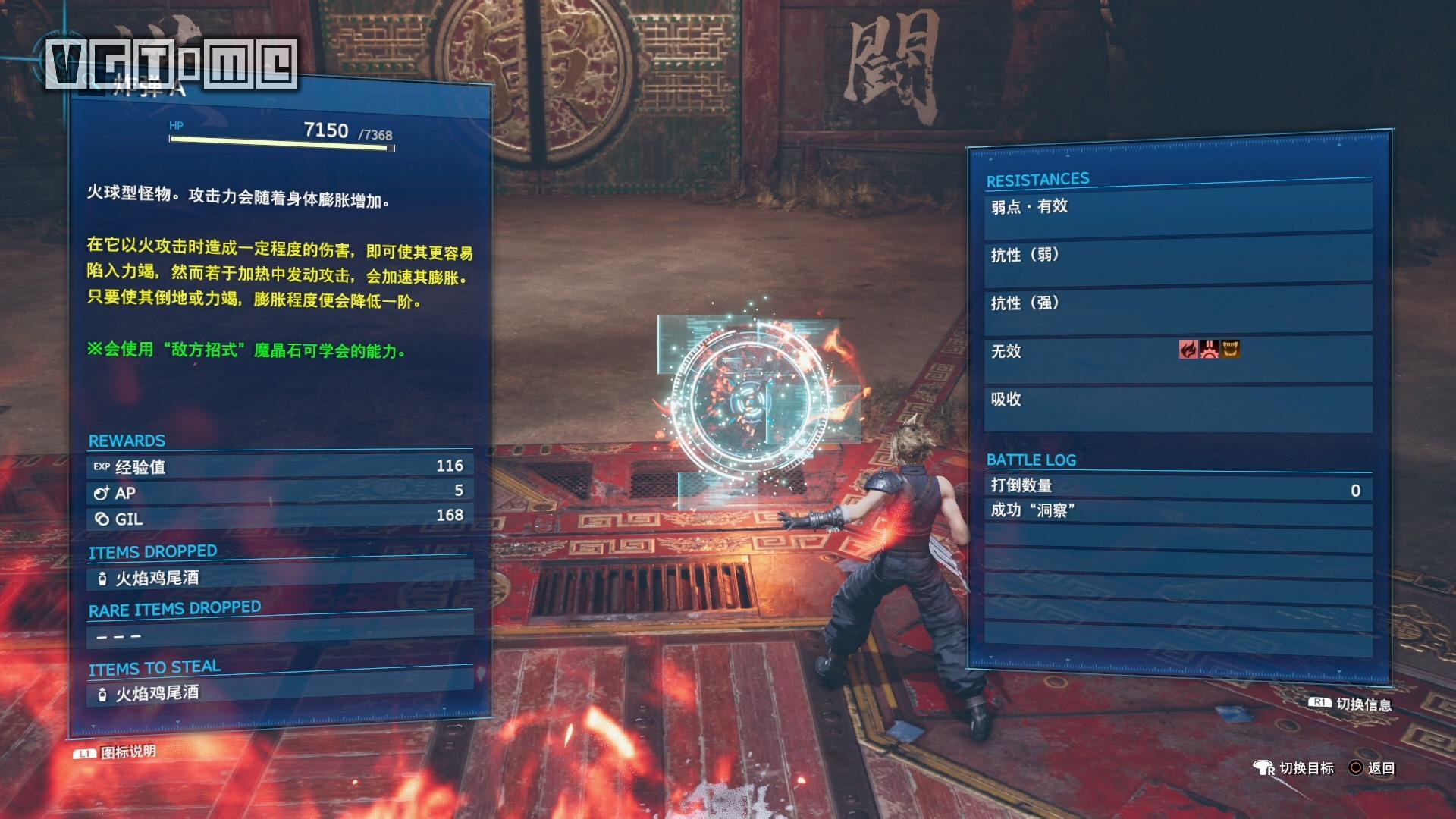Select 火焰鸡尾酒 under Items Dropped

[157, 579]
